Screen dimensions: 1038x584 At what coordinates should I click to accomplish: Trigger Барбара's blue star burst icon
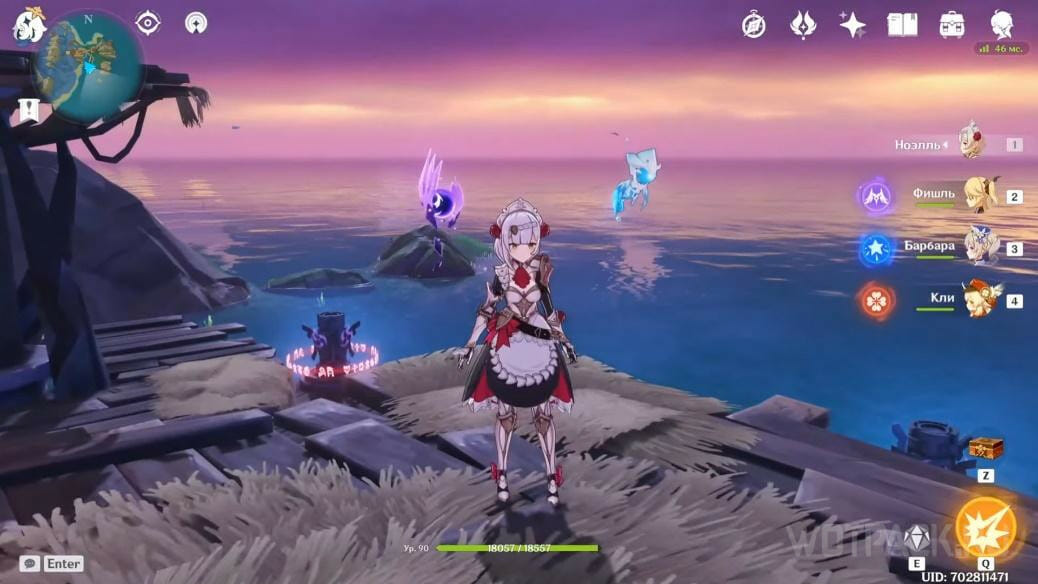tap(877, 248)
